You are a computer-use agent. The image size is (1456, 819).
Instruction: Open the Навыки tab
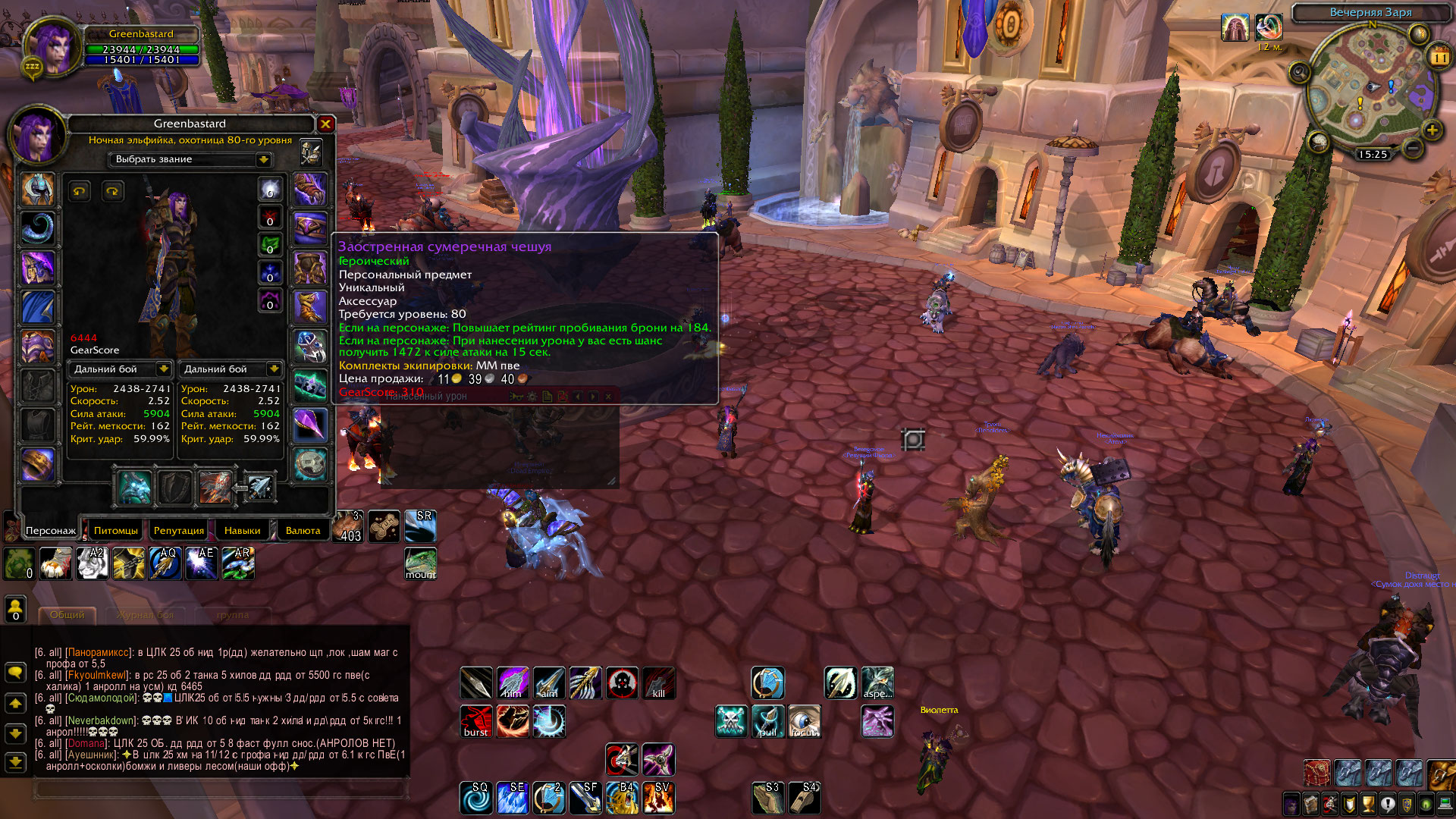point(242,530)
